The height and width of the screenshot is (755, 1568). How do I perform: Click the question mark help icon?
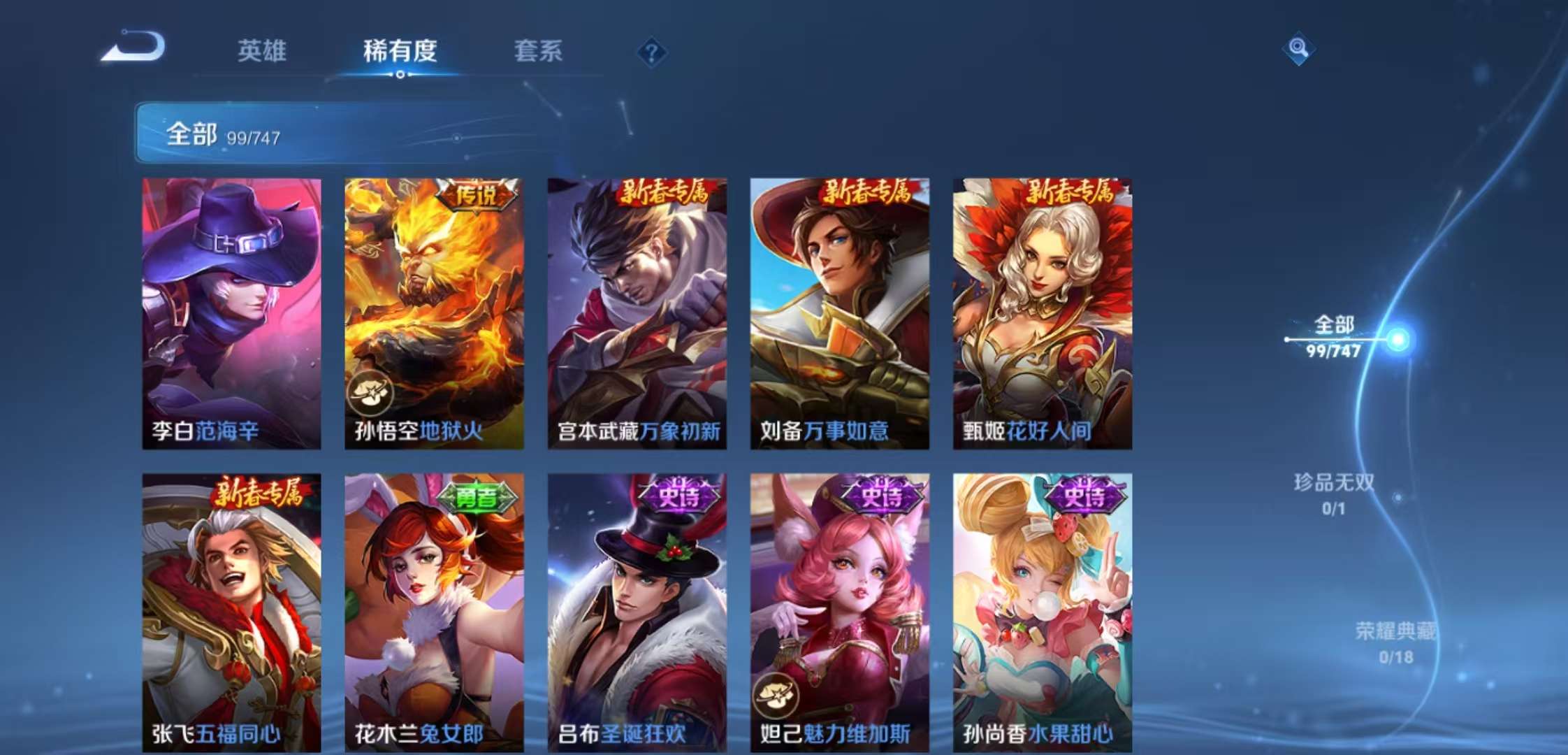650,51
